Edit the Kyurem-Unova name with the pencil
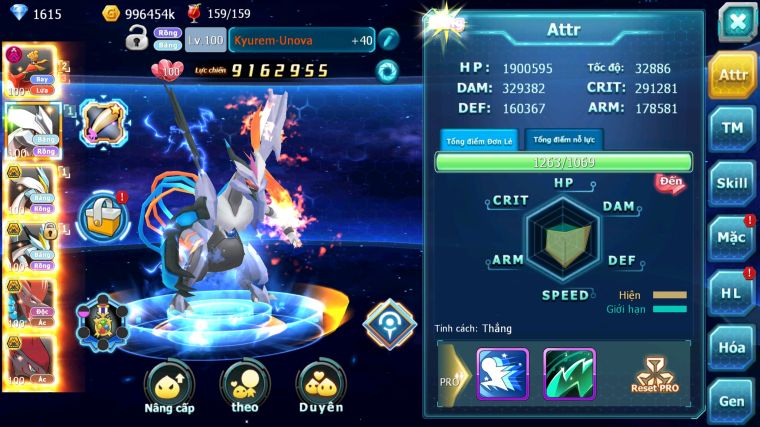 388,40
